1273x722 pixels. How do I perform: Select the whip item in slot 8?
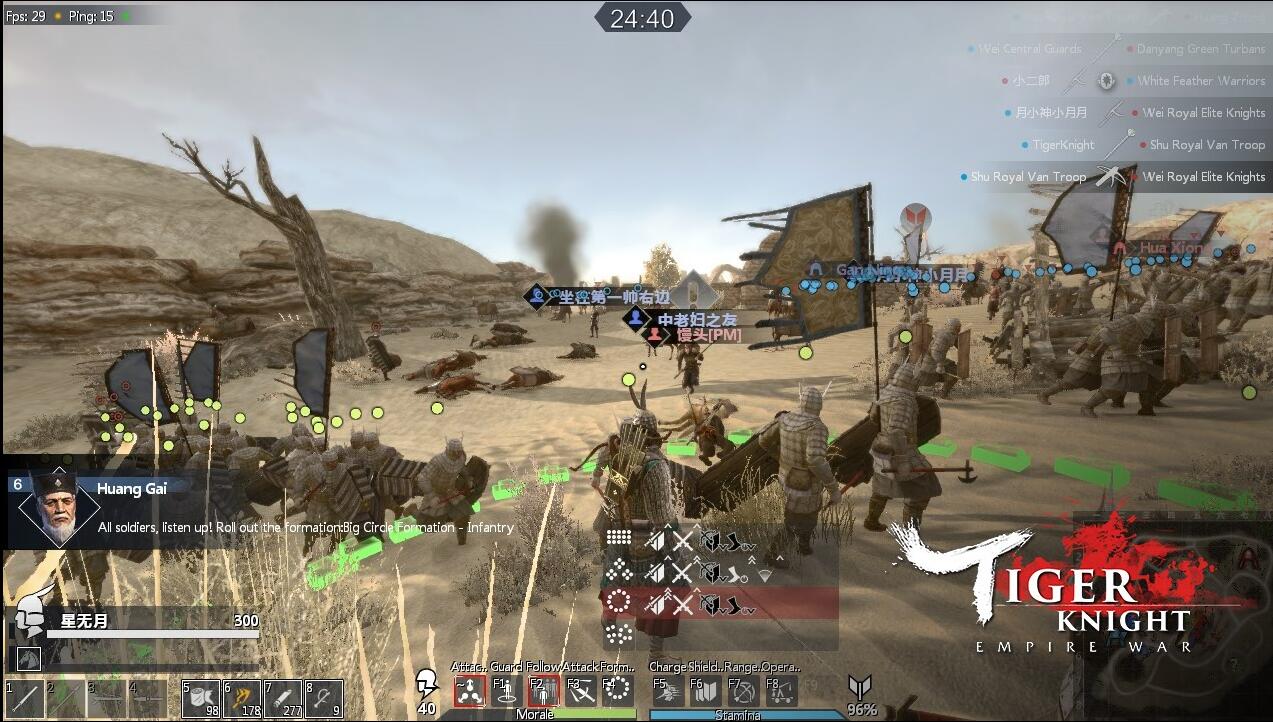(x=324, y=698)
